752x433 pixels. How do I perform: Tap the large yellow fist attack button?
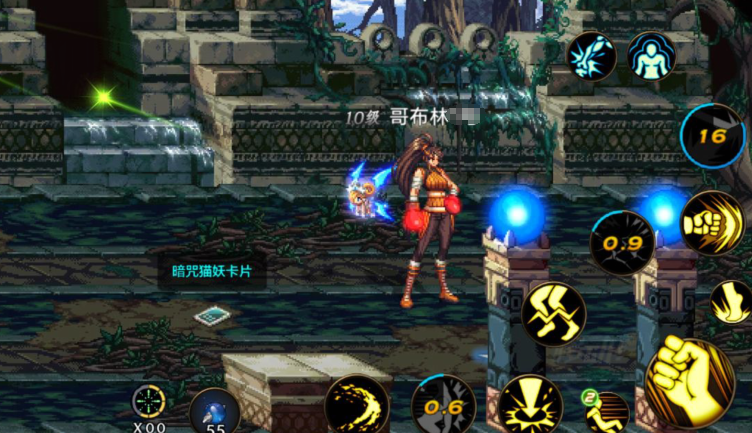click(688, 378)
